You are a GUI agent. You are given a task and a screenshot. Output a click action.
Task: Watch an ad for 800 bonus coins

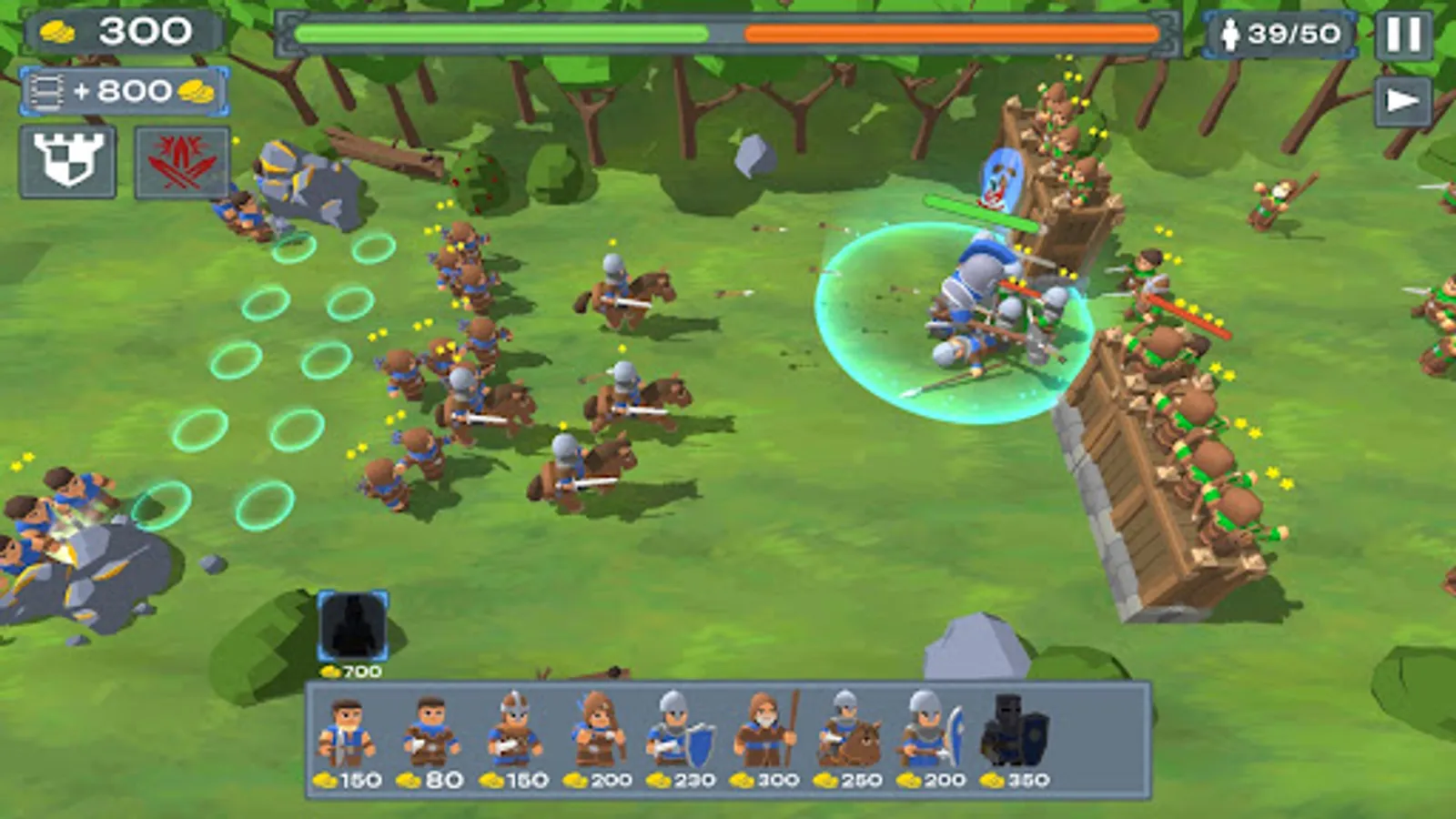click(118, 91)
